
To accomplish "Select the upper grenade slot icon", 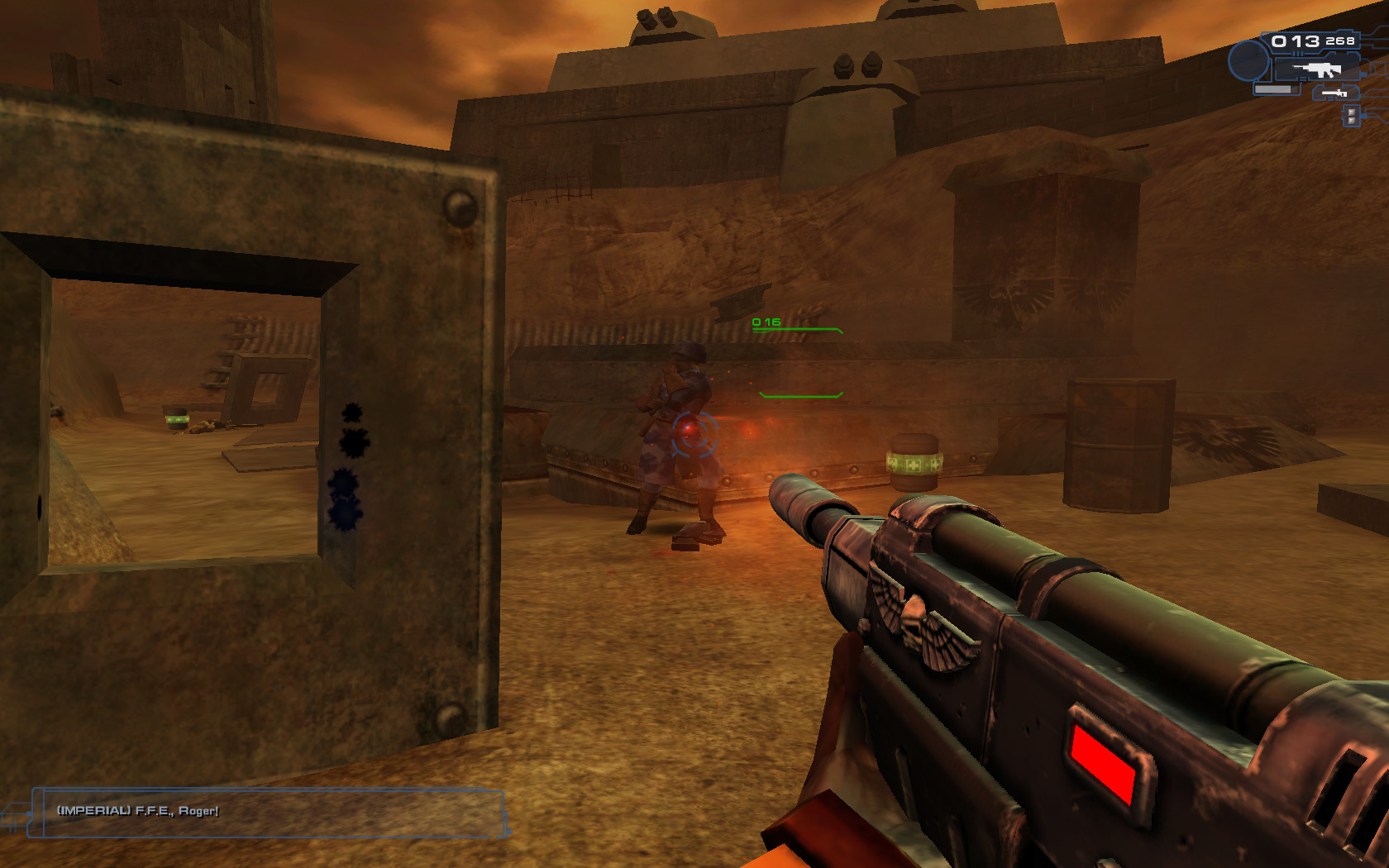I will pyautogui.click(x=1351, y=112).
